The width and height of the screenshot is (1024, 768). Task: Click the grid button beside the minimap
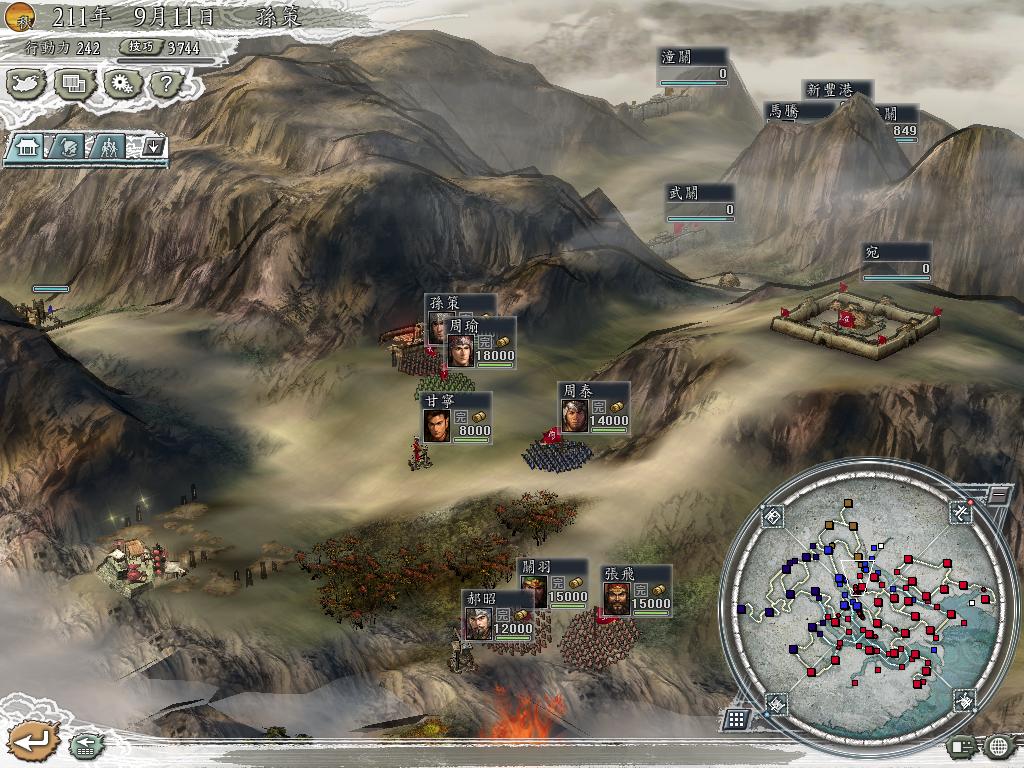click(735, 719)
